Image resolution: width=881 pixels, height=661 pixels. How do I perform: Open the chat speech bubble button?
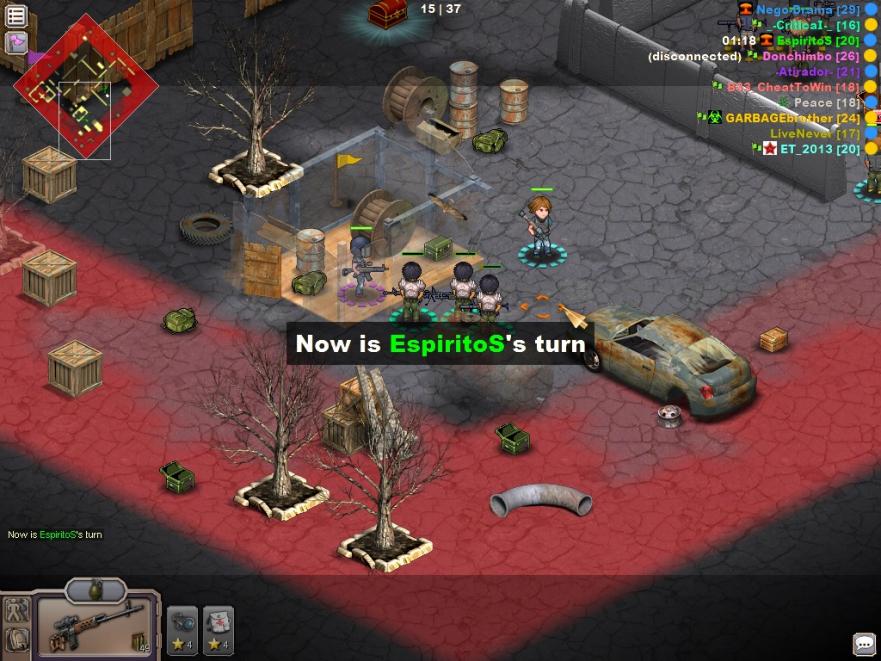coord(864,644)
